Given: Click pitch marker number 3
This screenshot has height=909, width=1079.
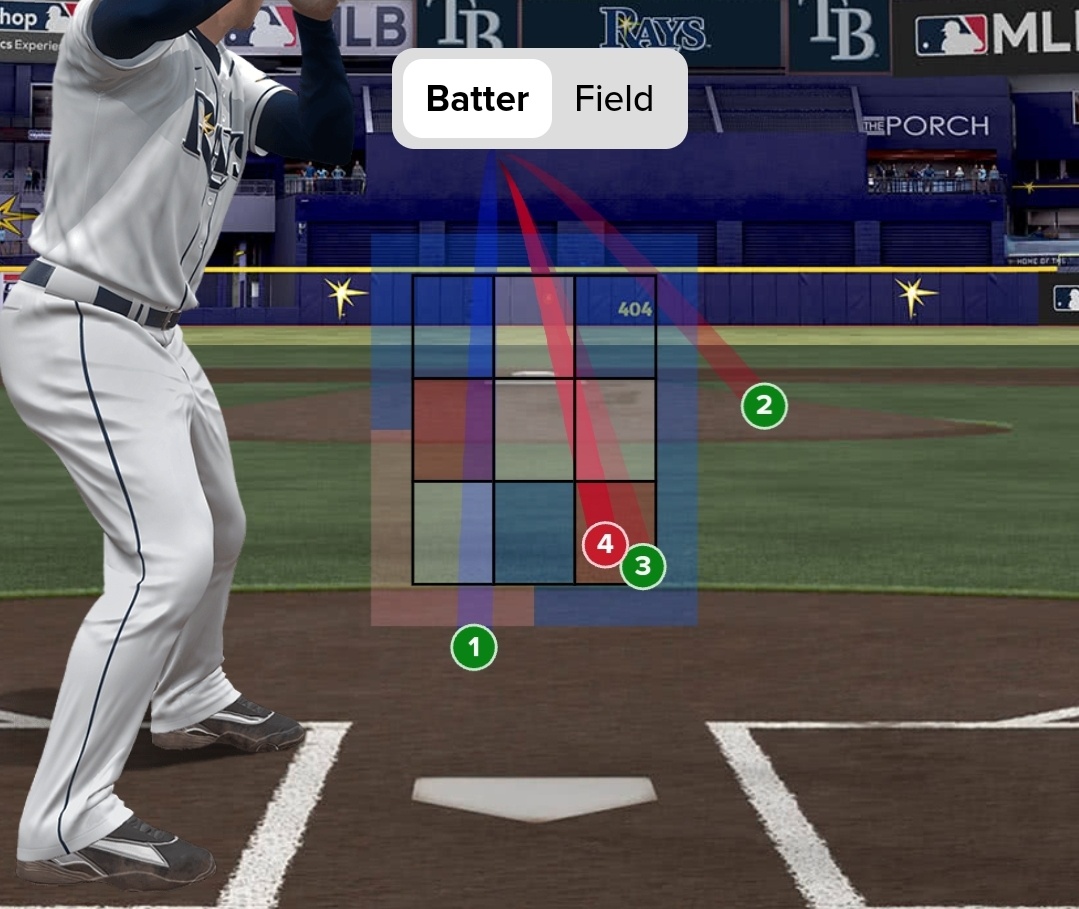Looking at the screenshot, I should pos(643,567).
